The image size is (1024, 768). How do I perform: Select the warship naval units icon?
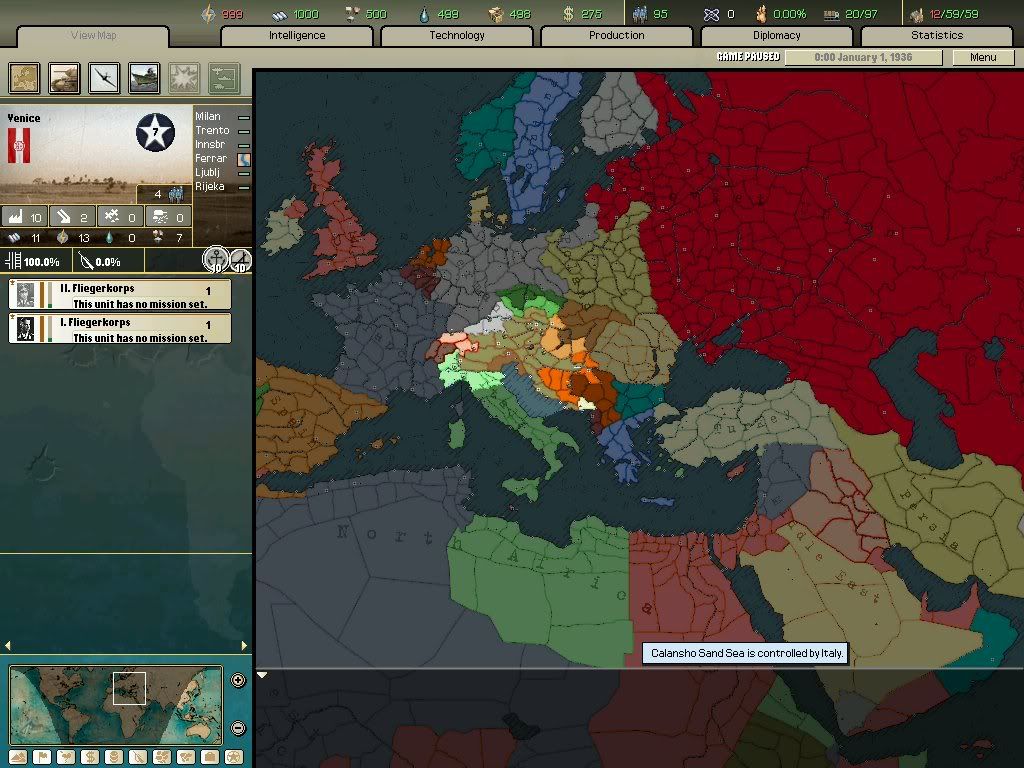[x=144, y=78]
